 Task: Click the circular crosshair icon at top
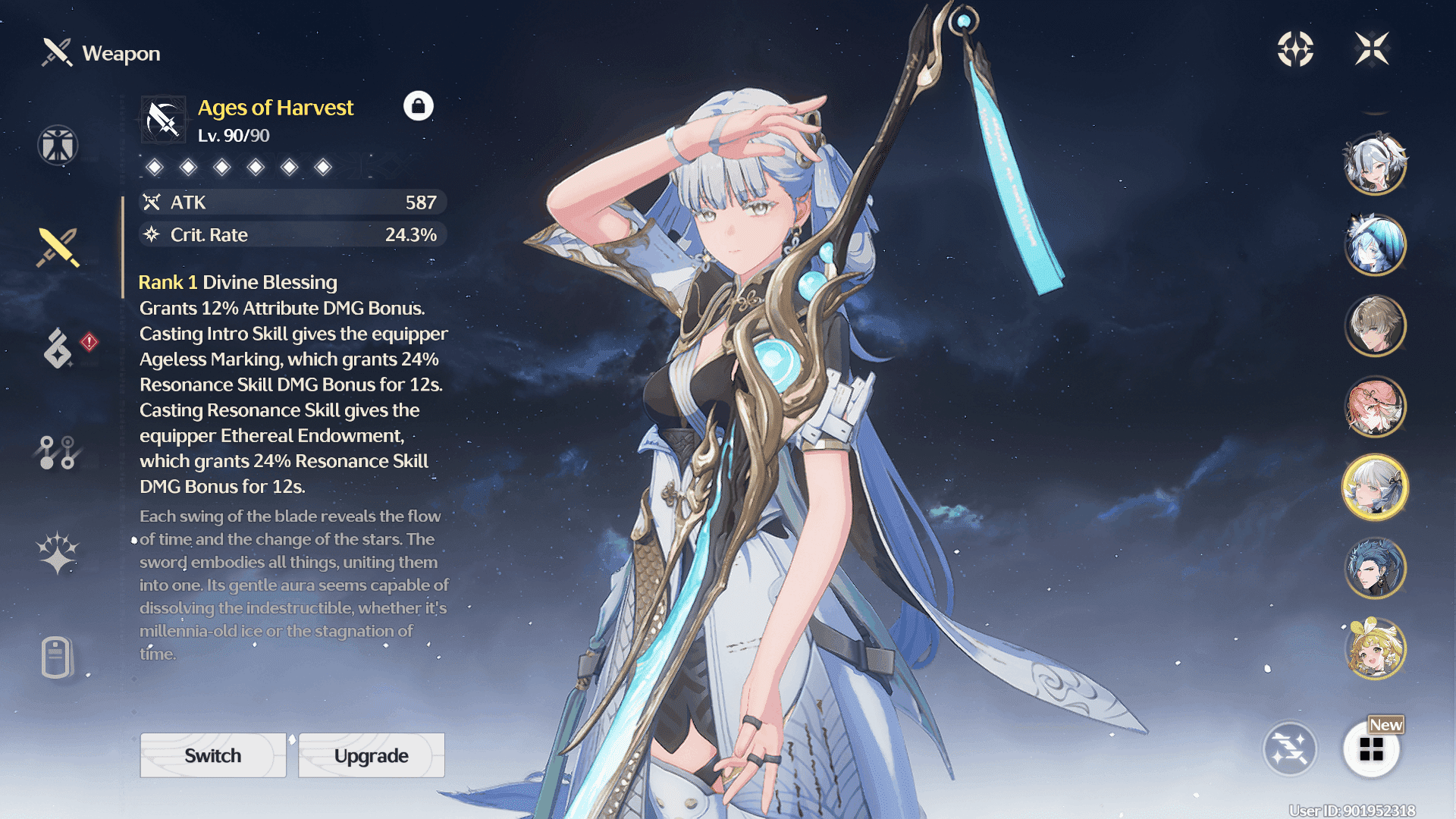click(x=1295, y=49)
